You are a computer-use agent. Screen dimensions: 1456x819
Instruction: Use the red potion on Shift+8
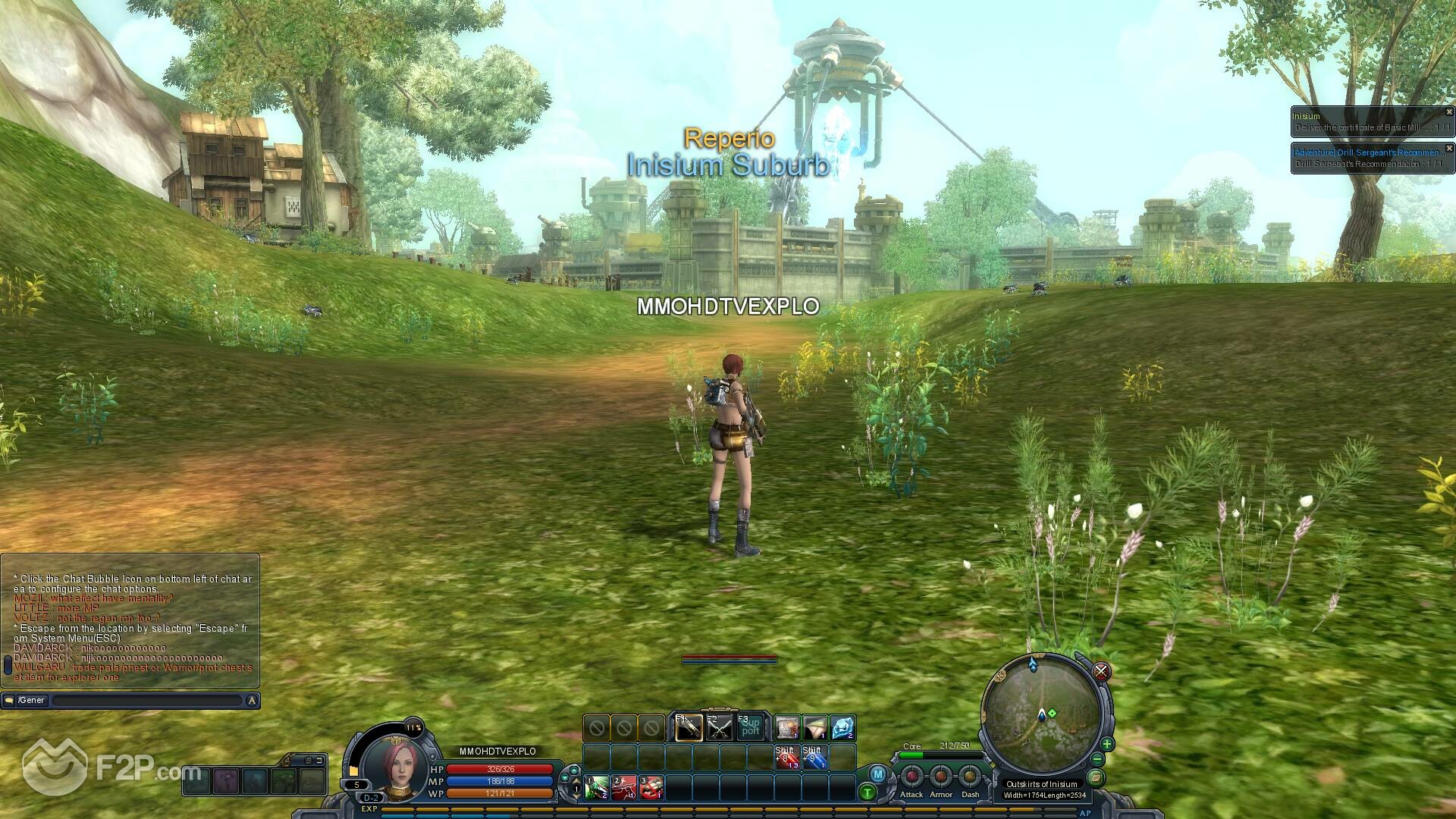[786, 758]
